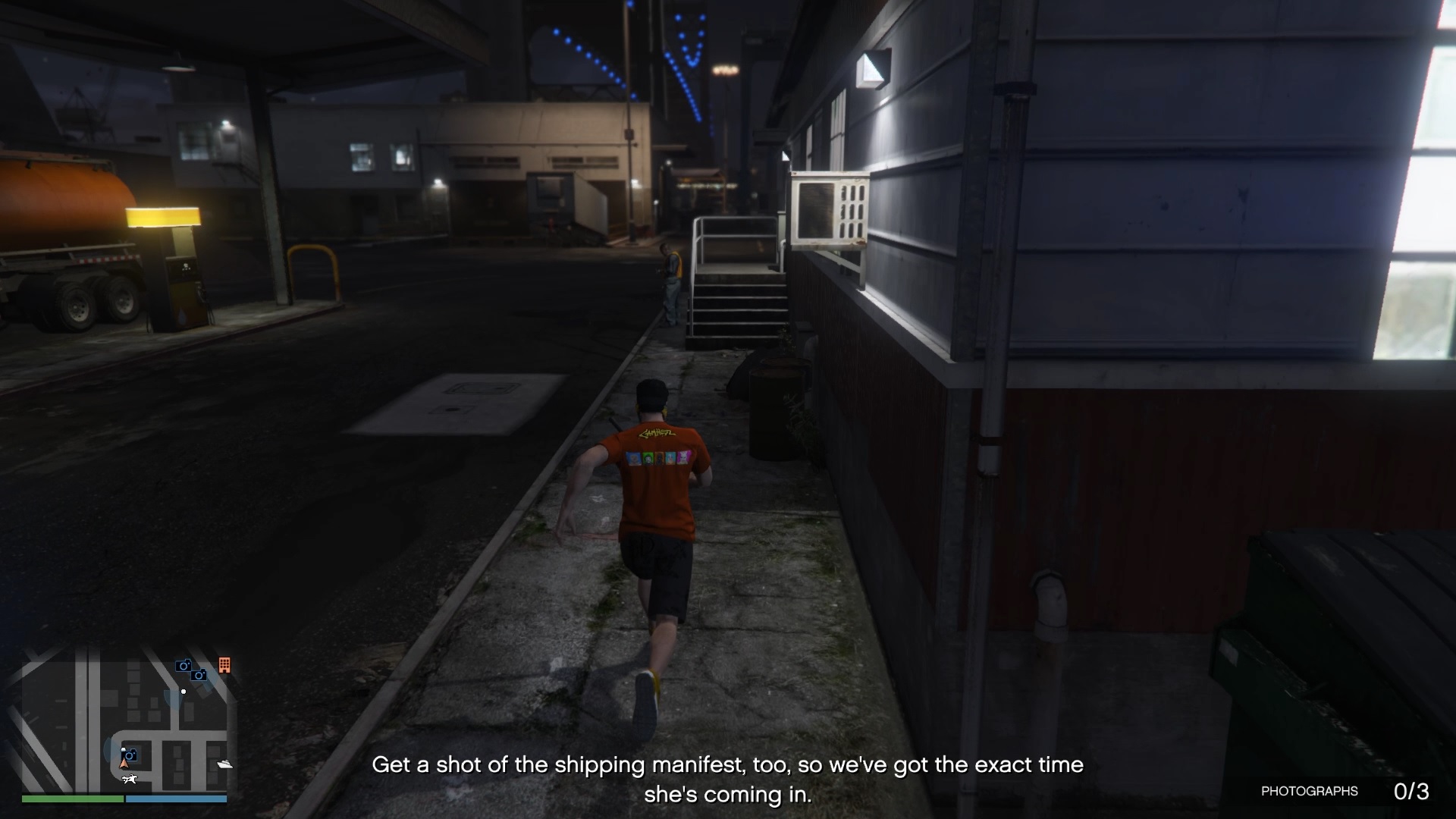This screenshot has width=1456, height=819.
Task: Select the white running animal blip
Action: [130, 779]
